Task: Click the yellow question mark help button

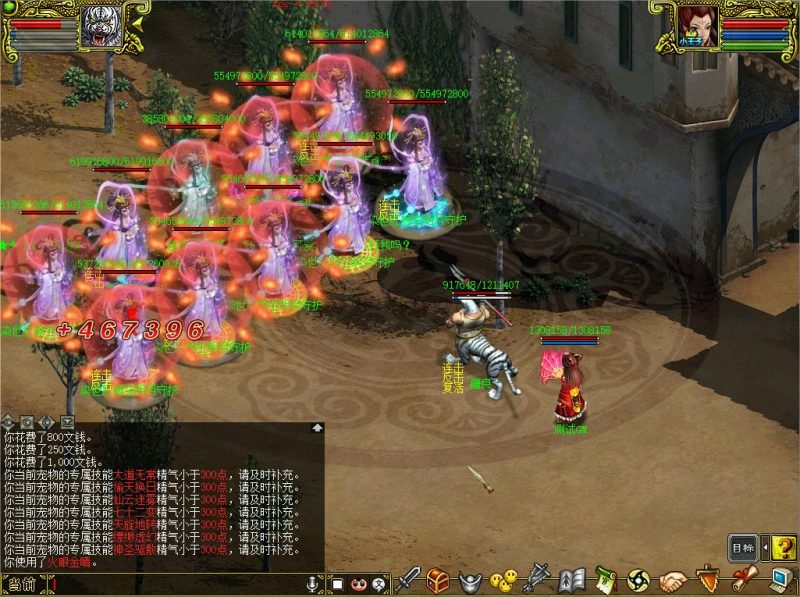Action: [x=783, y=547]
